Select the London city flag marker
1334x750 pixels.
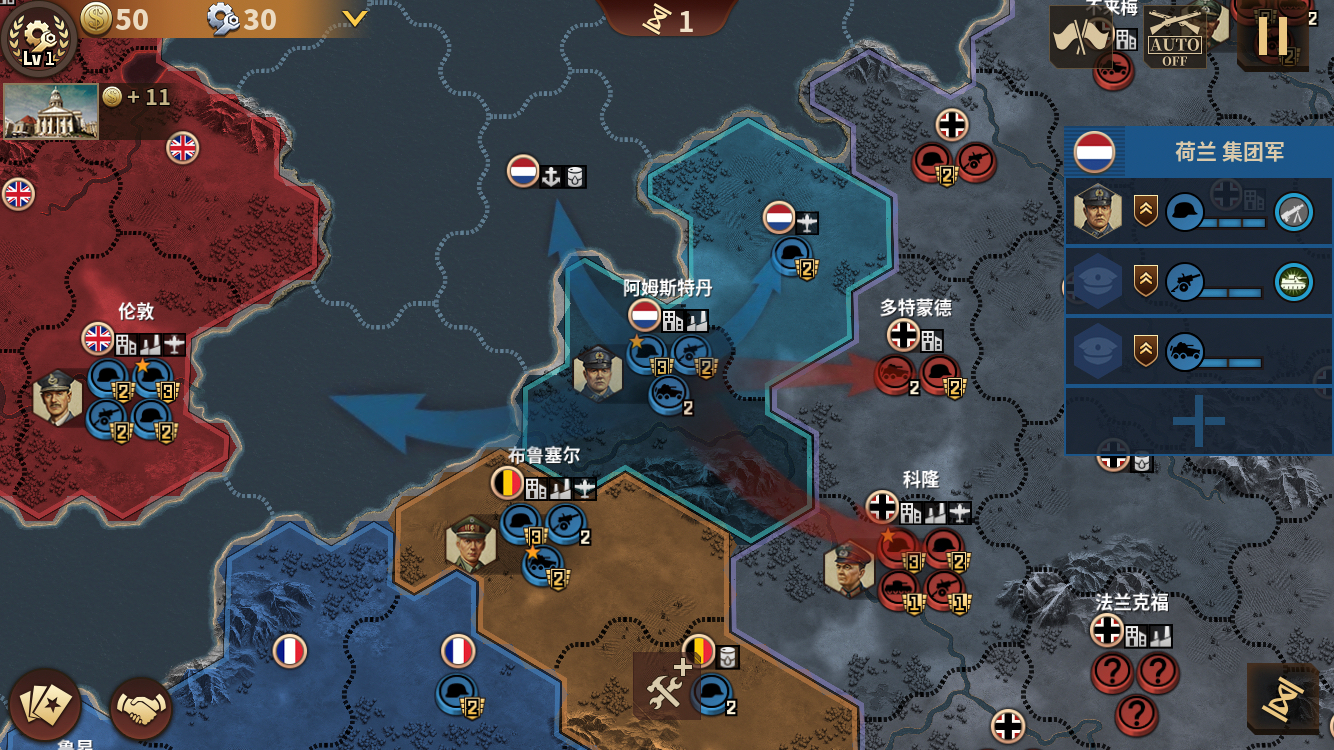pos(98,339)
